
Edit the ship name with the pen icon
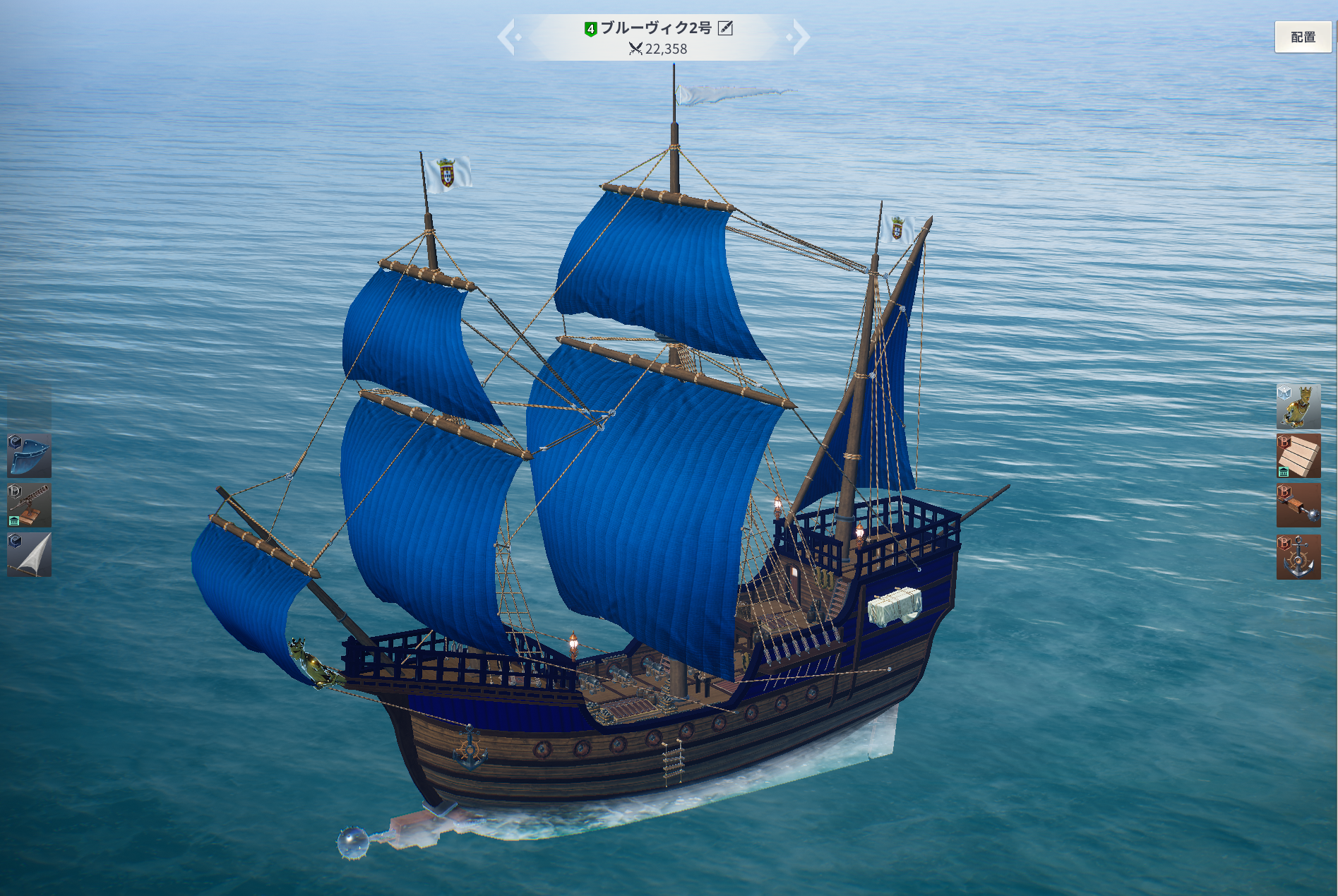[725, 28]
